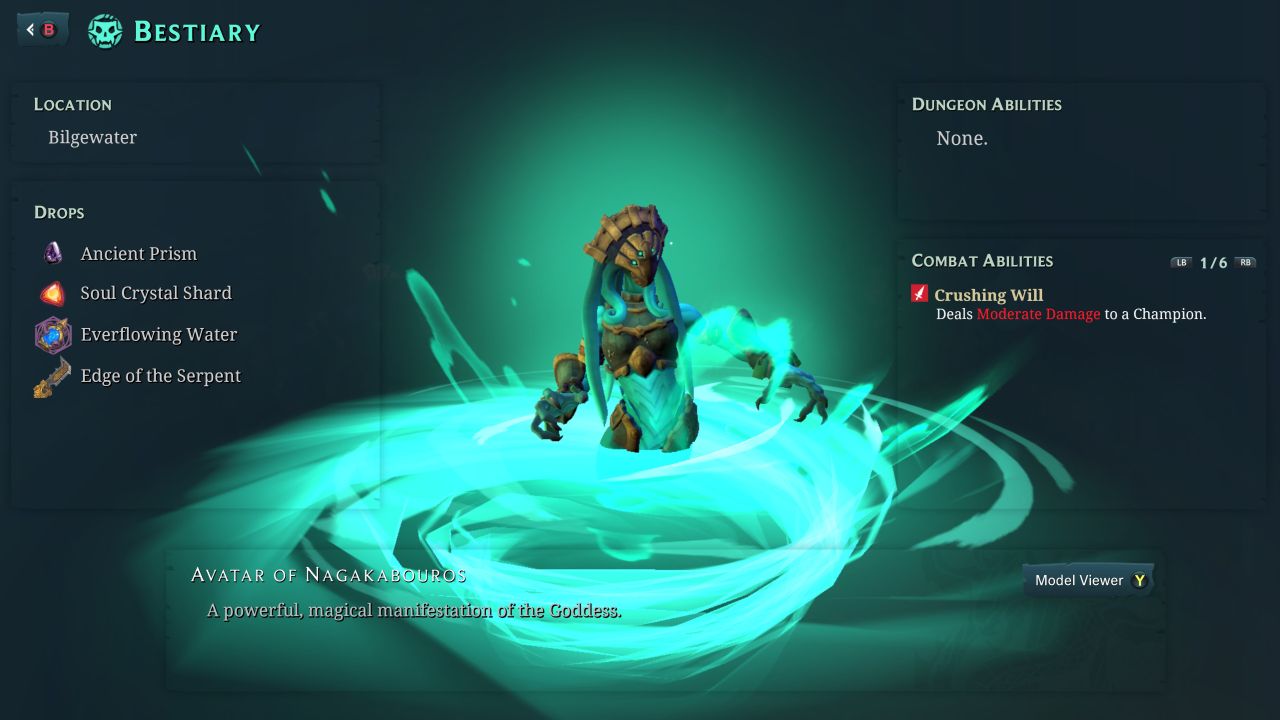This screenshot has height=720, width=1280.
Task: View the Crushing Will combat ability
Action: [x=988, y=295]
